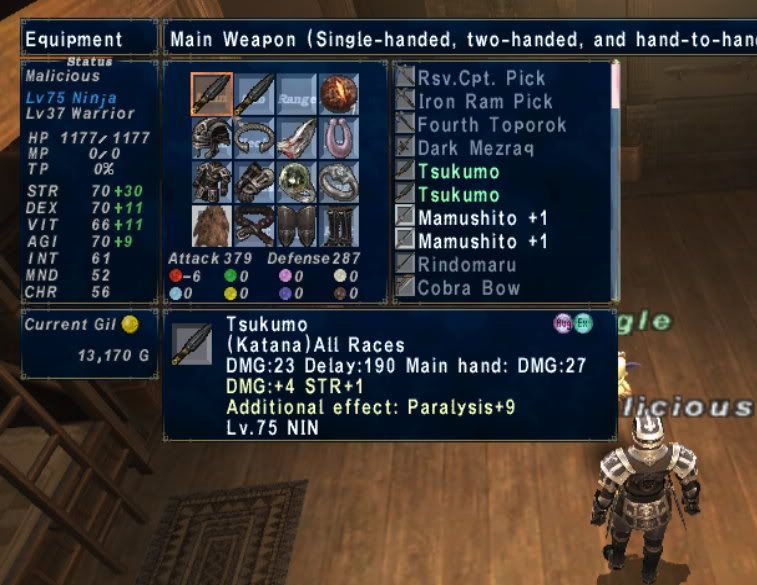Select the Rindomaru katana entry
Viewport: 757px width, 585px height.
tap(469, 264)
